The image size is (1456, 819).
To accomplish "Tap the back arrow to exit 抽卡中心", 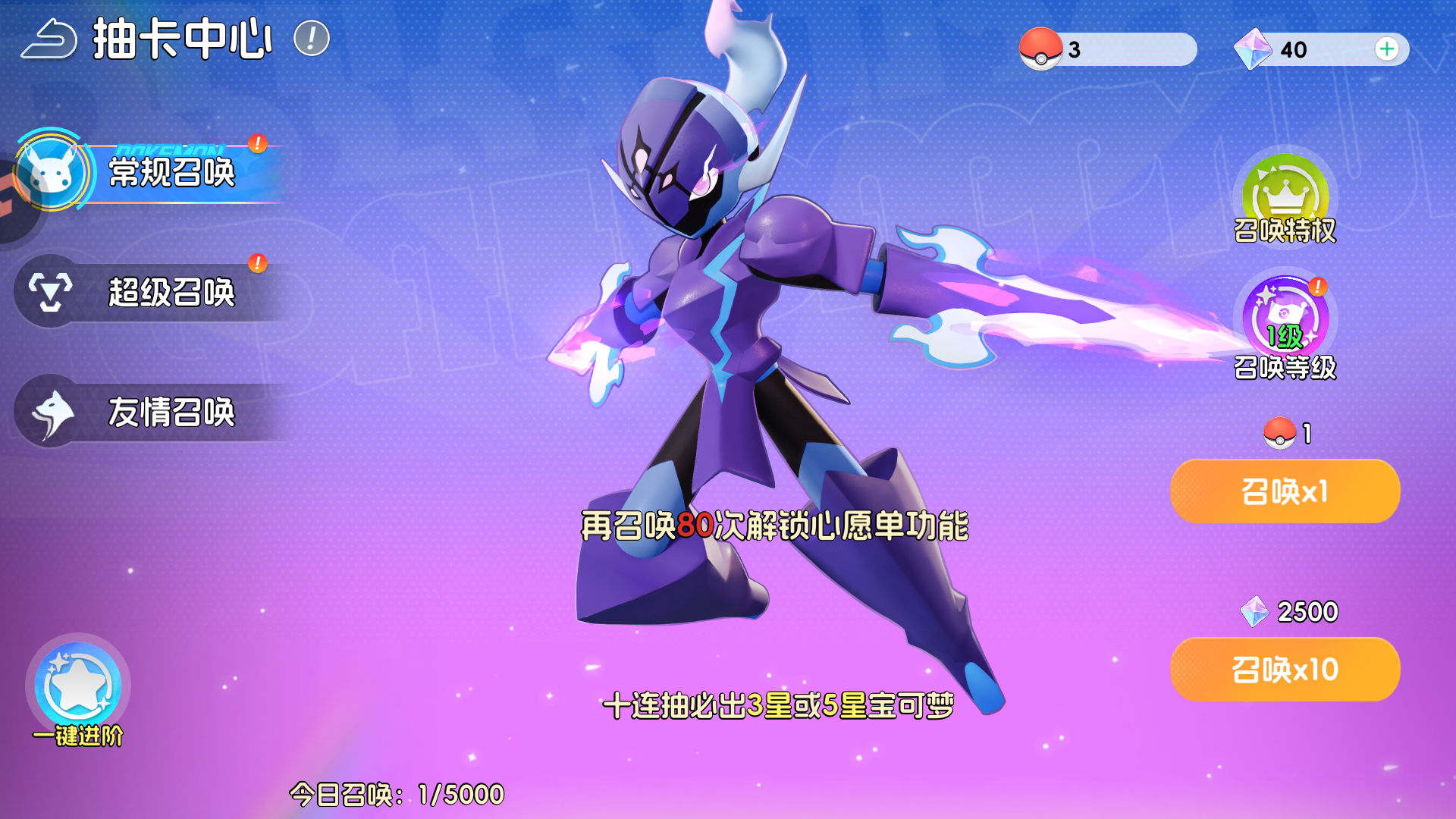I will [50, 39].
